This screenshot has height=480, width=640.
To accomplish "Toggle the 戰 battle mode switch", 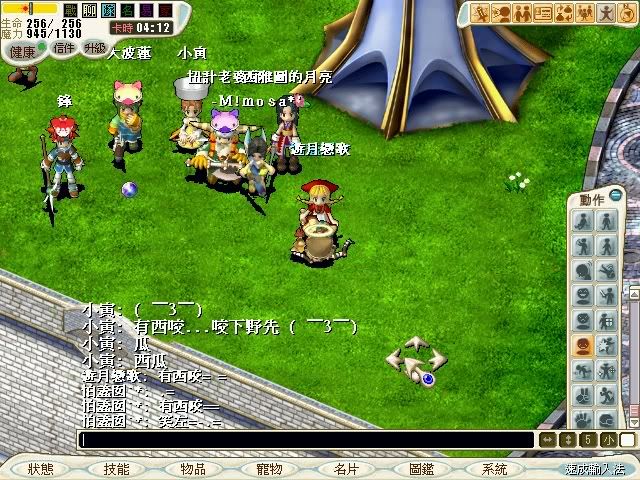I will (x=71, y=10).
